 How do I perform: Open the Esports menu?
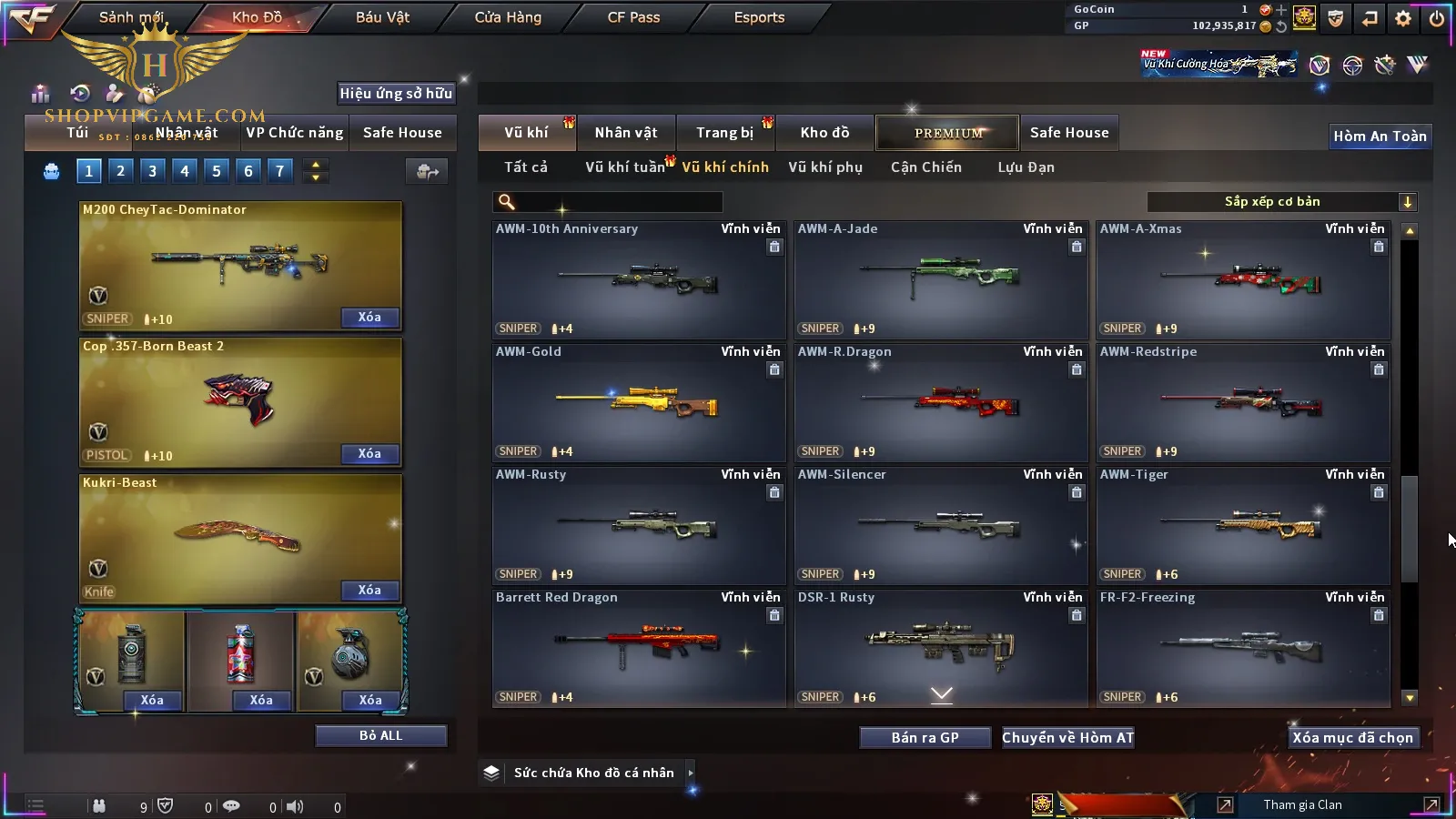tap(759, 17)
